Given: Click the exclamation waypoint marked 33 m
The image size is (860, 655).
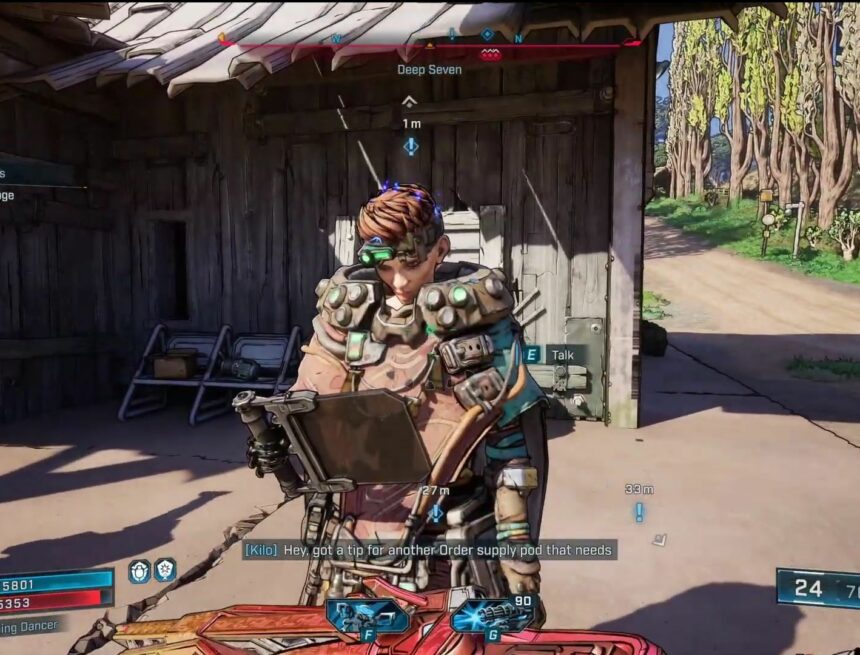Looking at the screenshot, I should click(x=639, y=512).
